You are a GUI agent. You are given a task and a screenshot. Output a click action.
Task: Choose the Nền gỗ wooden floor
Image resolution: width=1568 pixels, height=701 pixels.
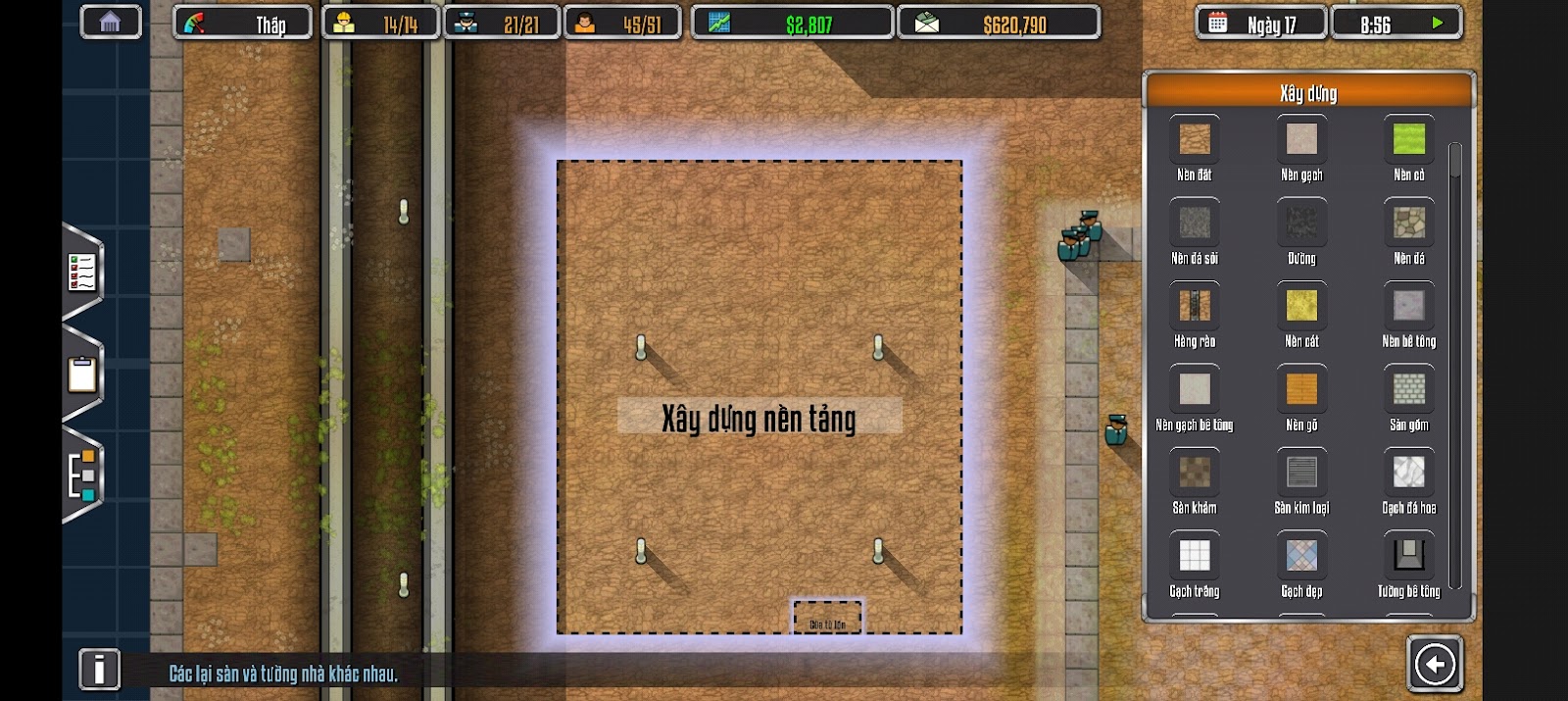(x=1301, y=389)
